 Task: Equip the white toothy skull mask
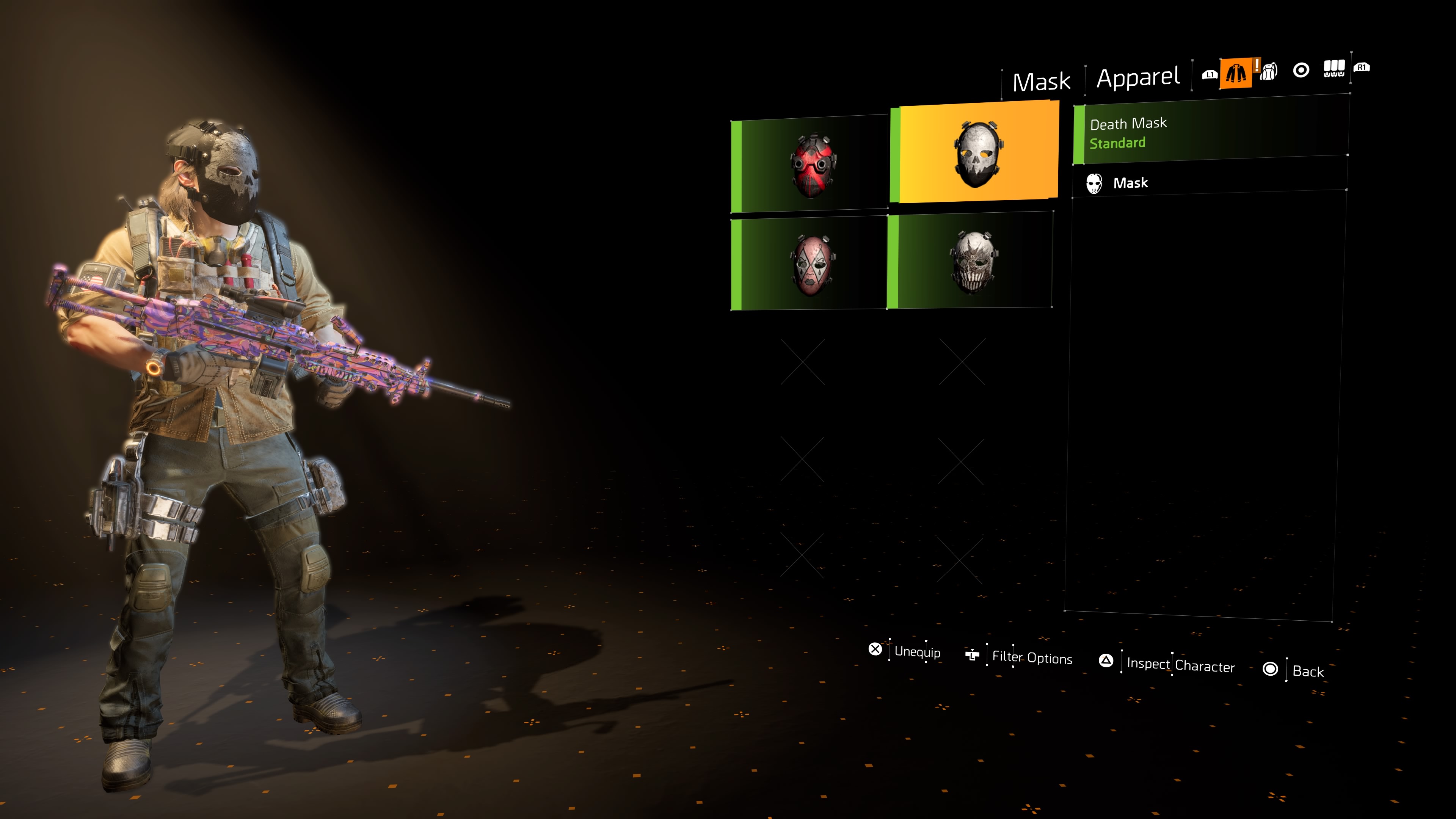[x=971, y=261]
